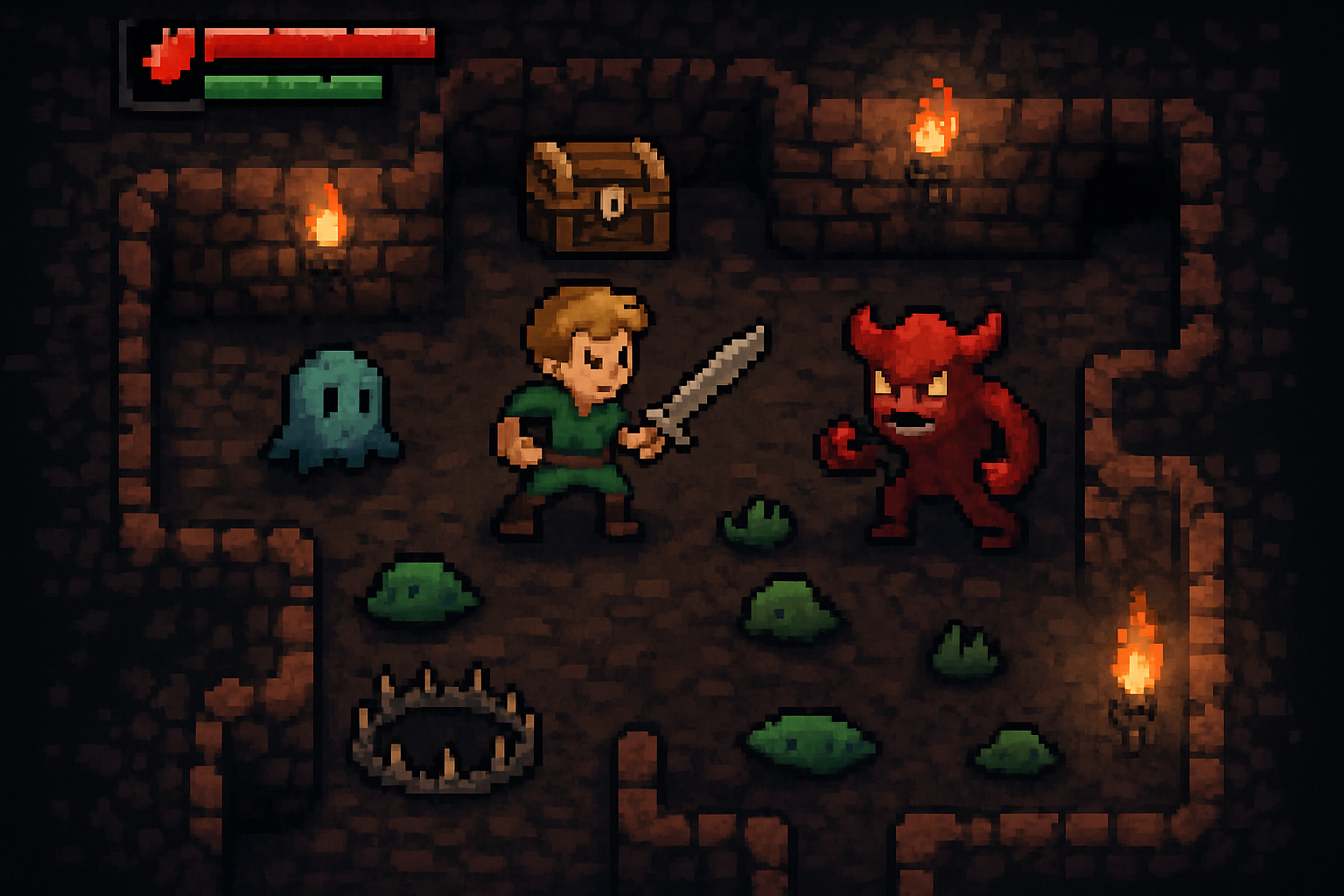This screenshot has height=896, width=1344.
Task: Click the green stamina bar
Action: click(293, 86)
